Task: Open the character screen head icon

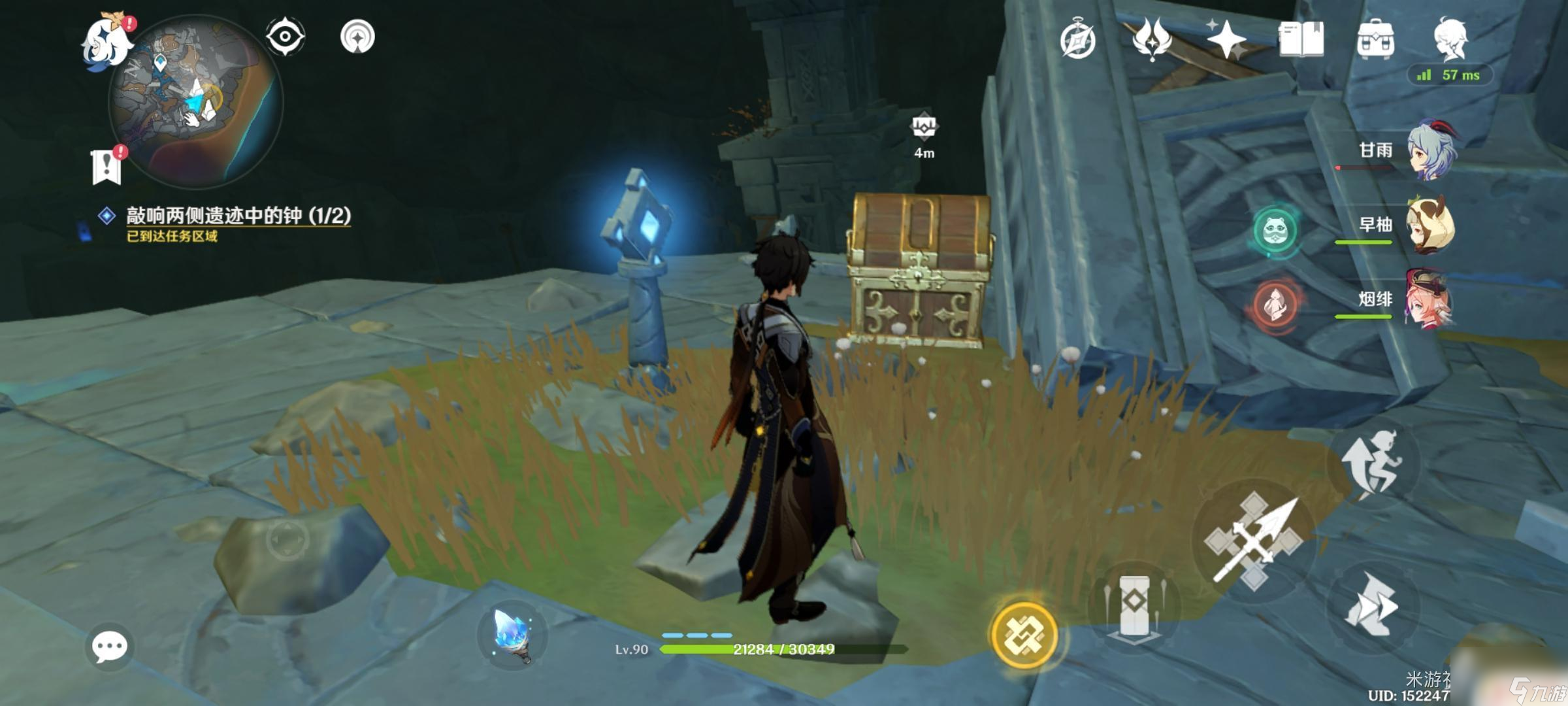Action: click(x=1450, y=39)
